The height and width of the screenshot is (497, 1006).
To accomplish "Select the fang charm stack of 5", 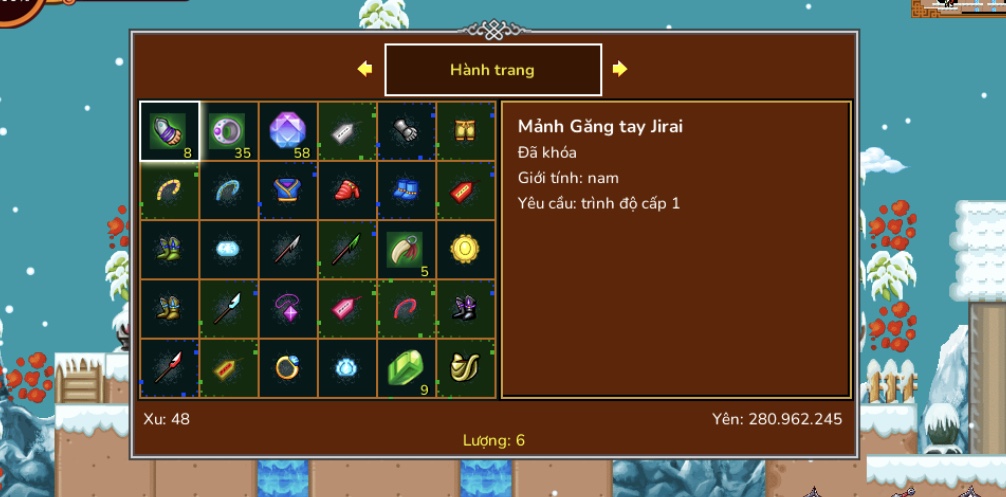I will tap(407, 249).
